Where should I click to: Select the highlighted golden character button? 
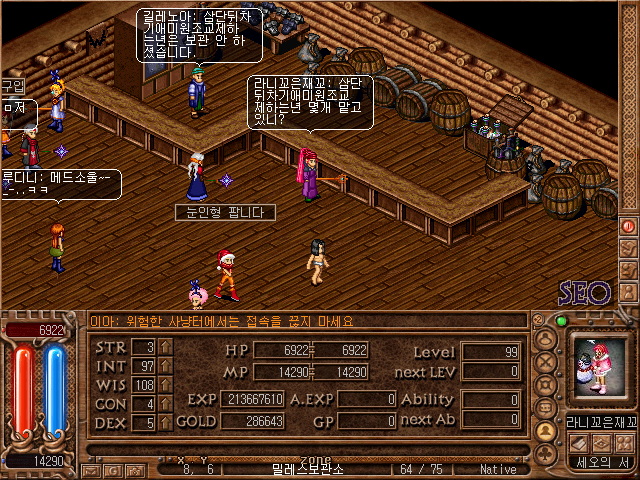tap(546, 431)
